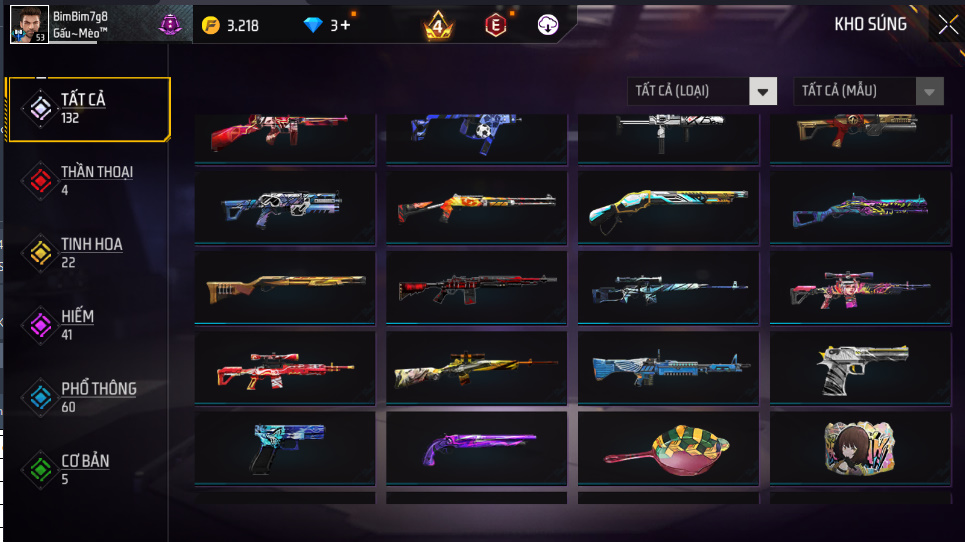
Task: Select the Tất Cả category tab
Action: tap(88, 107)
